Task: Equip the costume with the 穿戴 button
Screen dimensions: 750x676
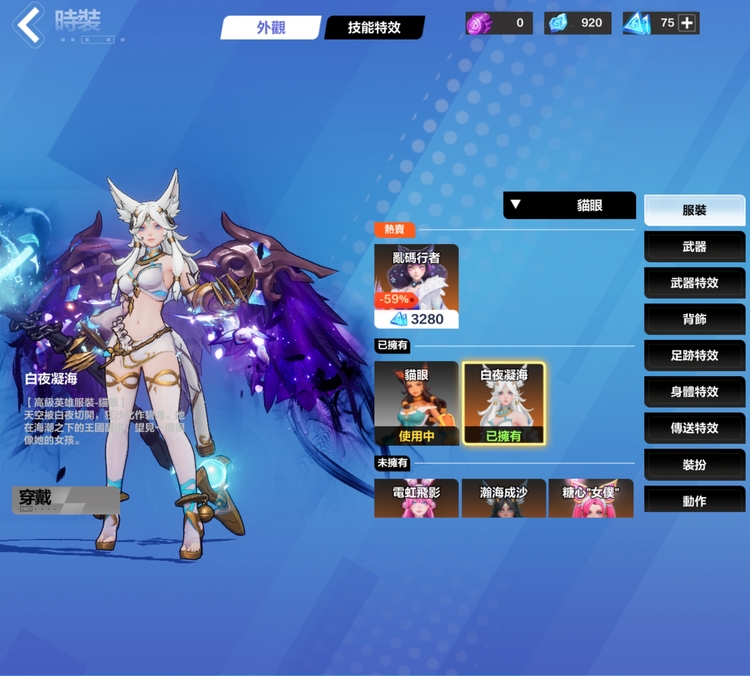Action: (61, 498)
